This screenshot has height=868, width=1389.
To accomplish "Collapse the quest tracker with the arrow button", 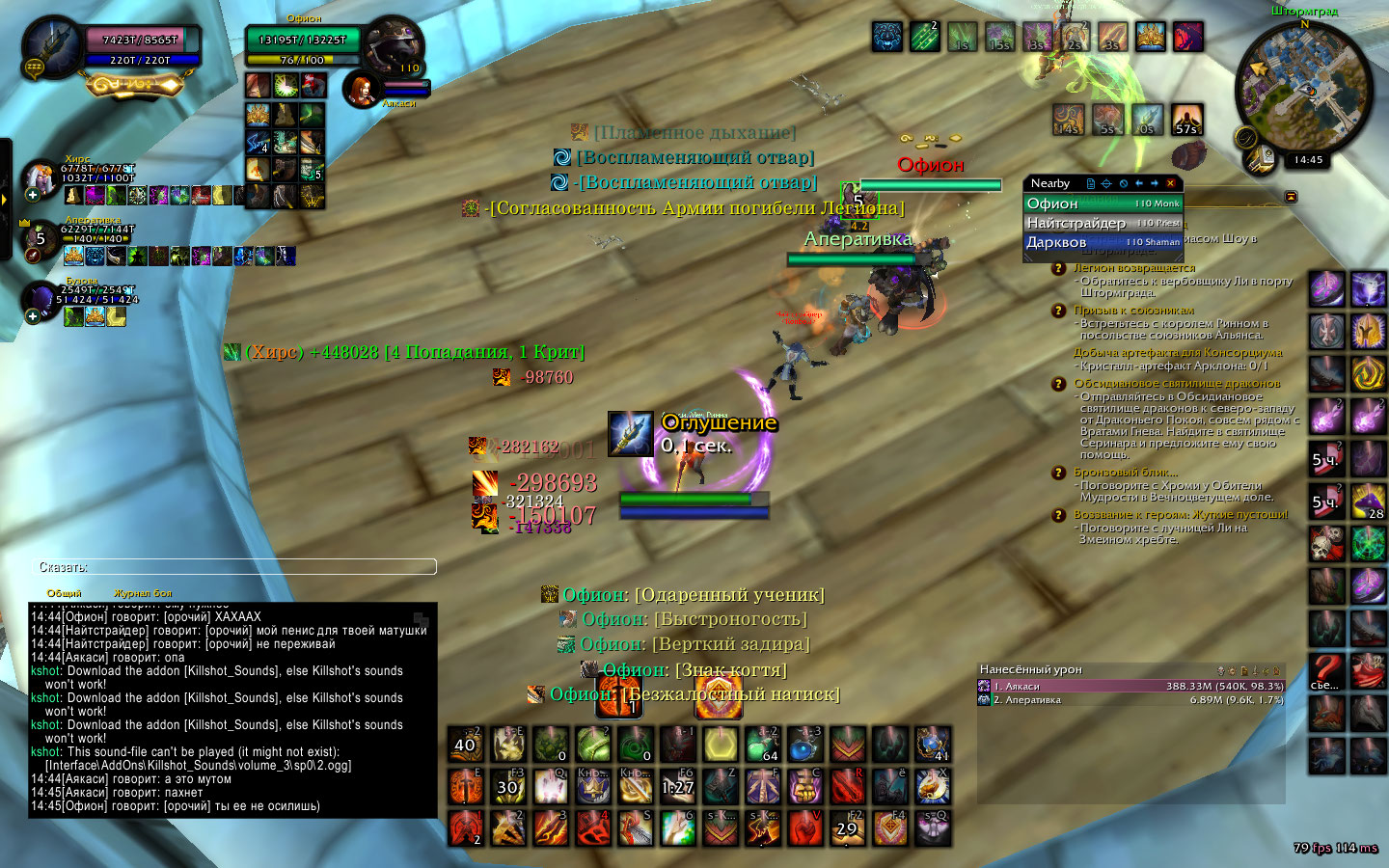I will tap(1291, 197).
